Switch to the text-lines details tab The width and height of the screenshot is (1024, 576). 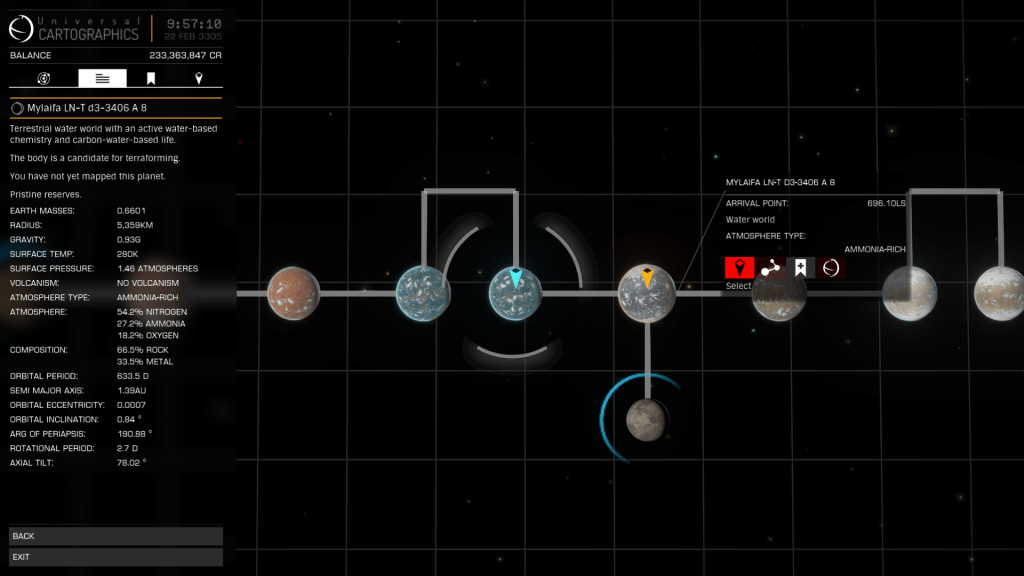tap(102, 78)
